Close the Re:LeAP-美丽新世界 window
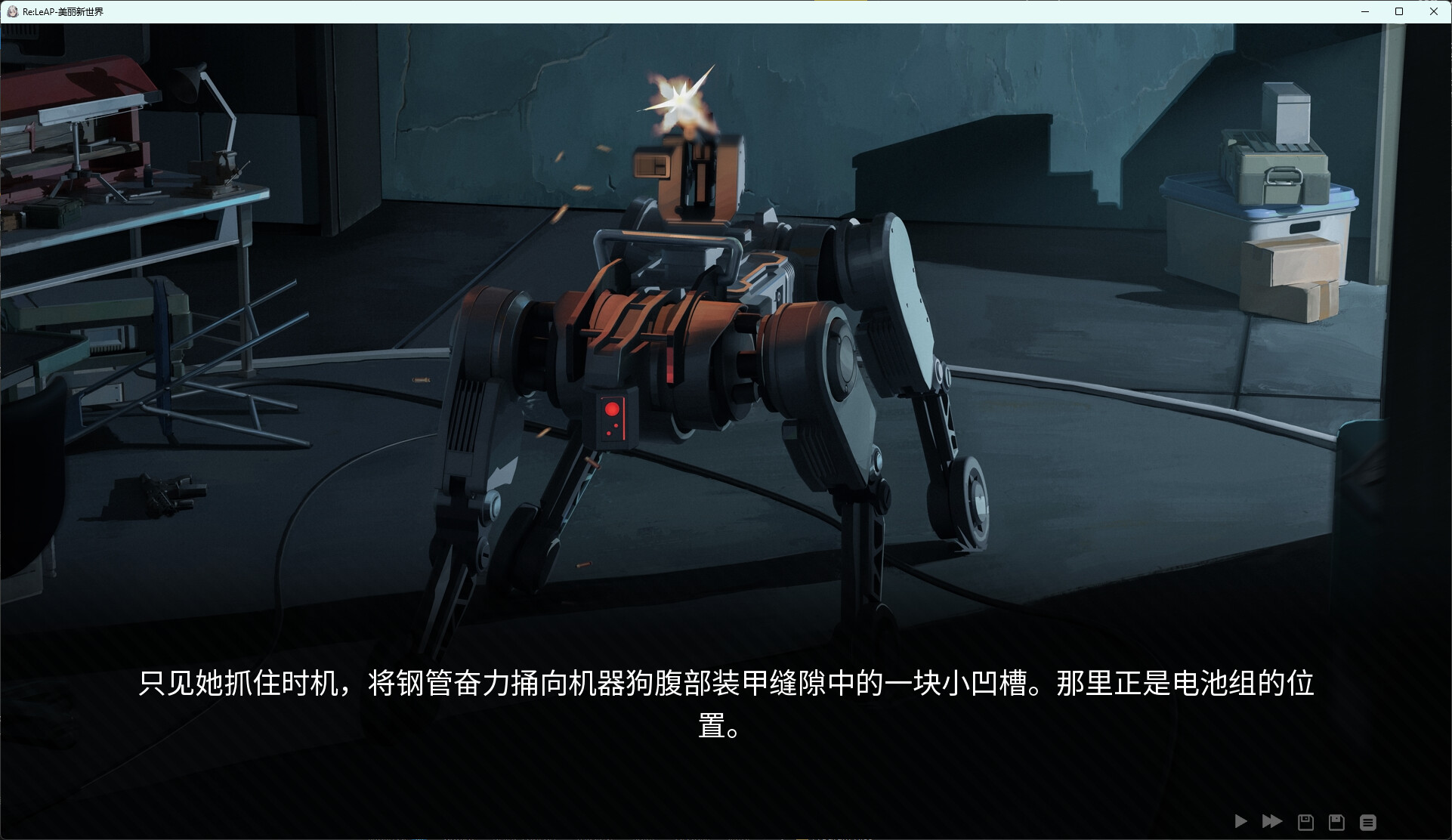 (1433, 11)
